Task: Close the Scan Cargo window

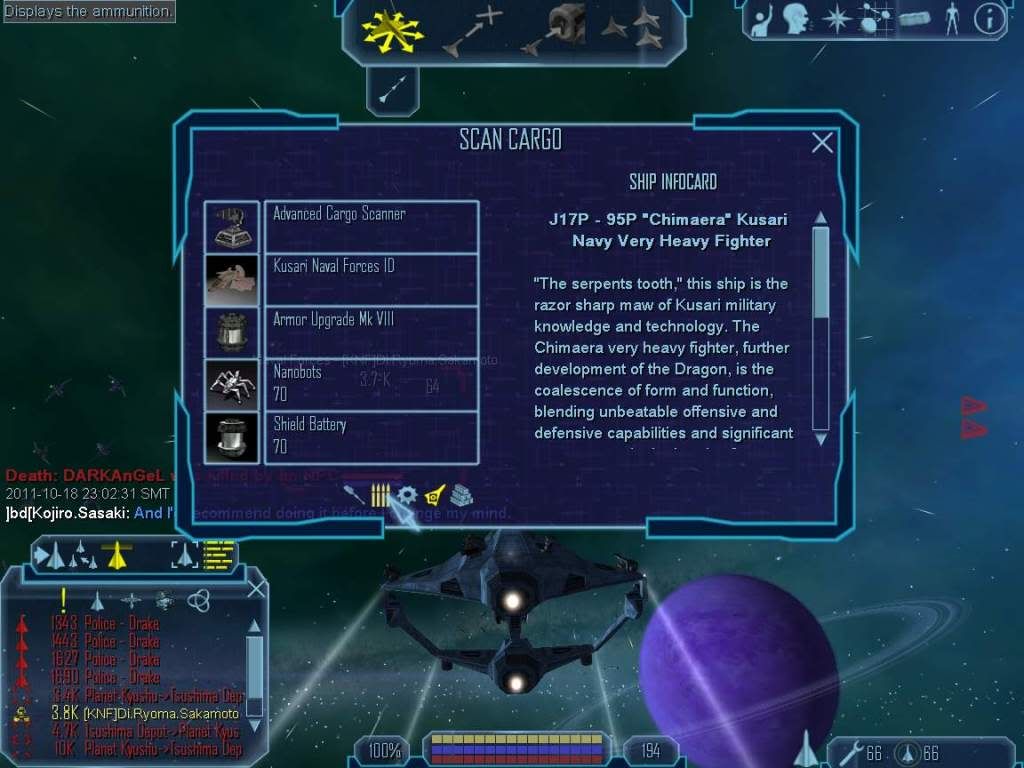Action: (x=822, y=143)
